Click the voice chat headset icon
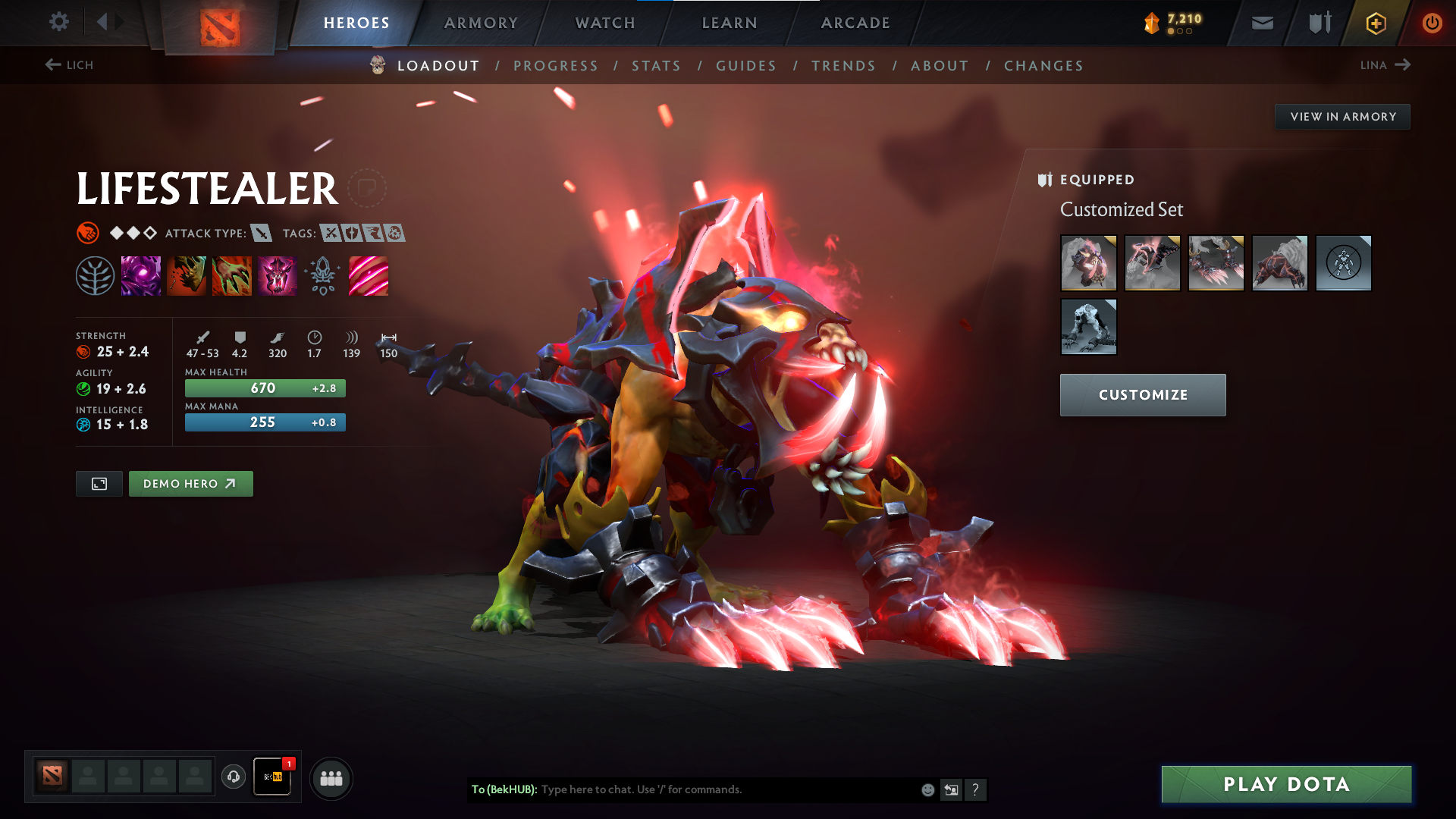The height and width of the screenshot is (819, 1456). coord(234,777)
